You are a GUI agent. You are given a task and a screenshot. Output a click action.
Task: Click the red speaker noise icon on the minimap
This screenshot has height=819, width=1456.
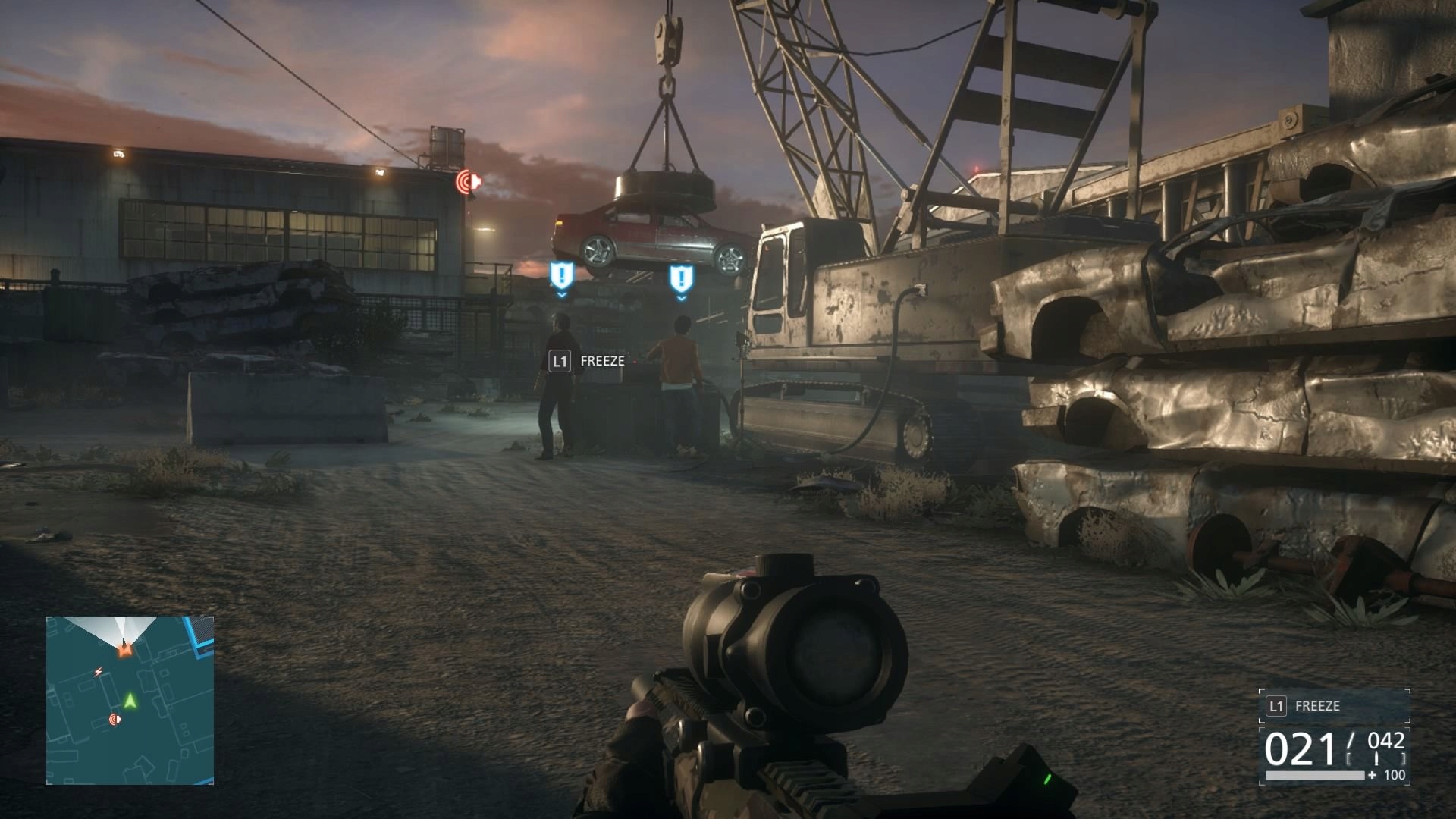[x=115, y=717]
